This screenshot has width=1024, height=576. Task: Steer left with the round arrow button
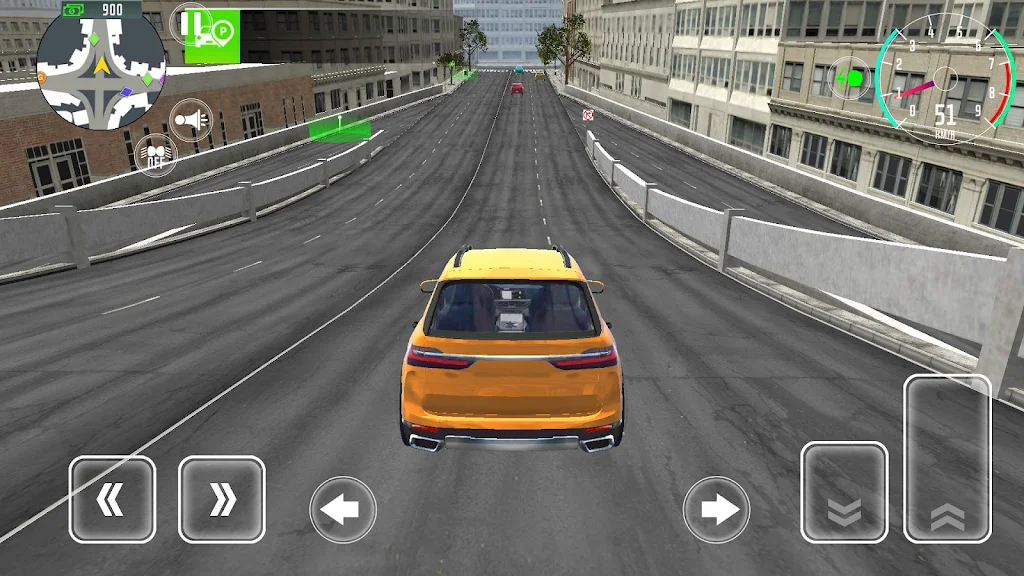click(x=343, y=510)
